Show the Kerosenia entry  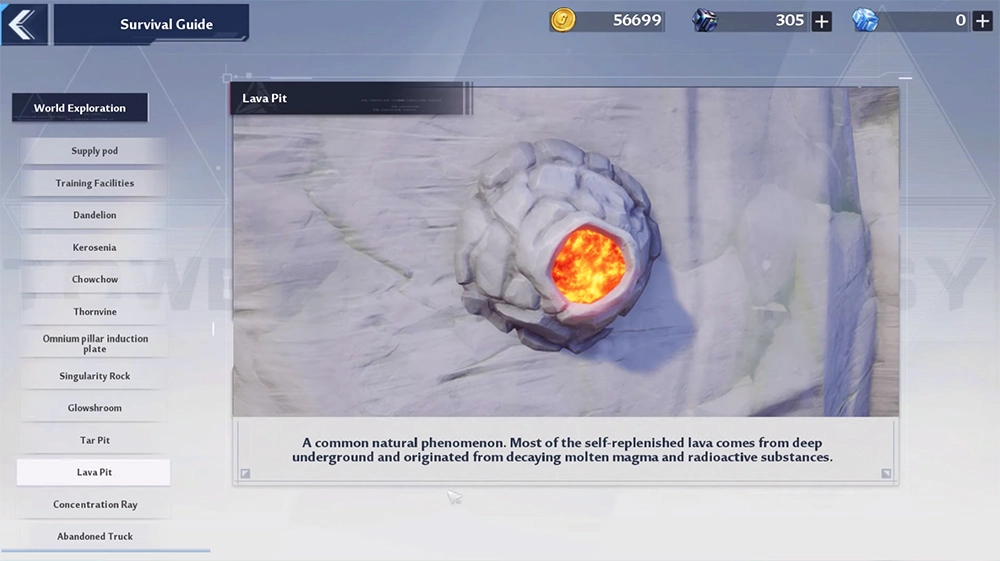94,247
